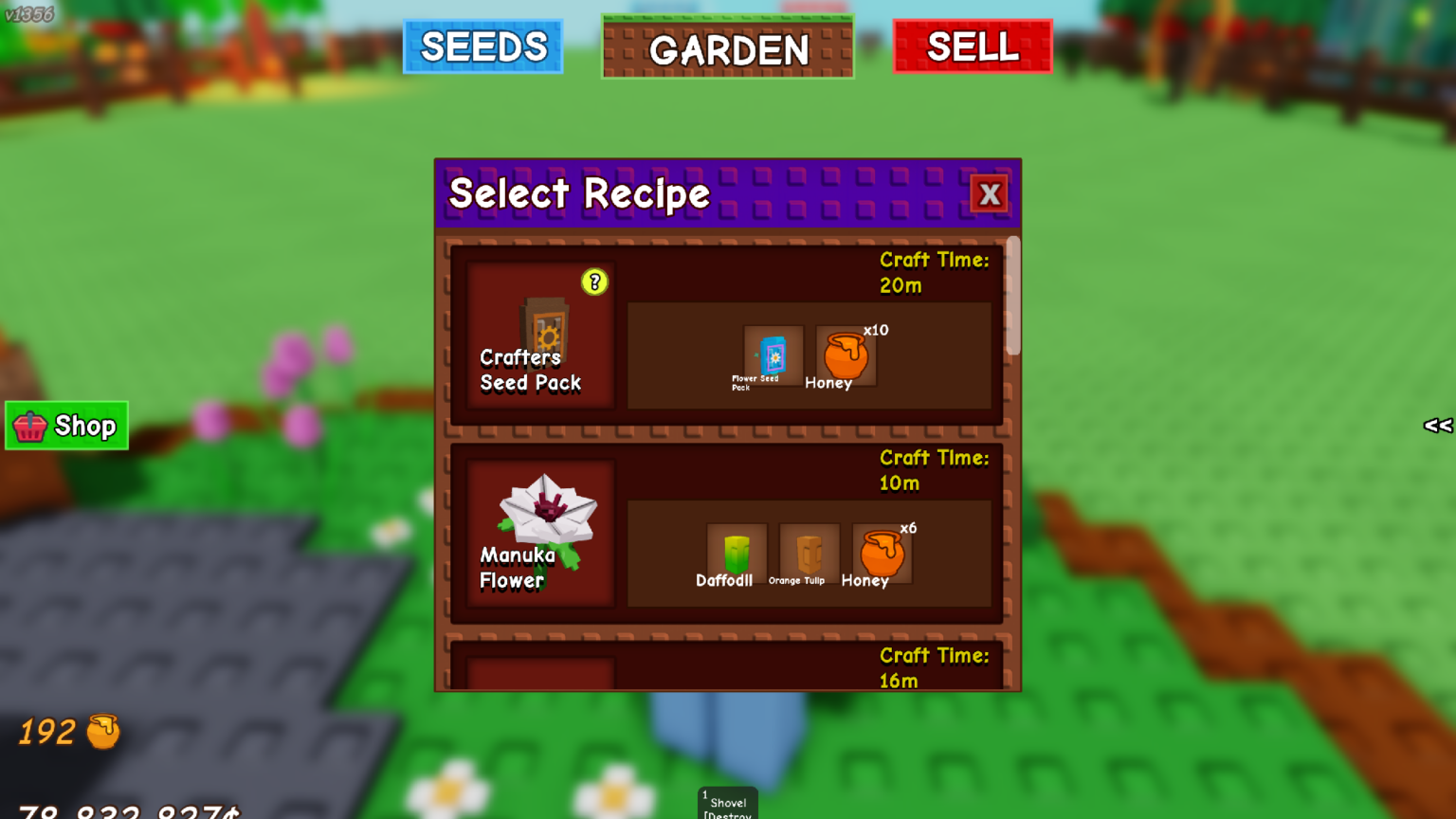Click the shopping basket icon on Shop button
This screenshot has height=819, width=1456.
(29, 426)
